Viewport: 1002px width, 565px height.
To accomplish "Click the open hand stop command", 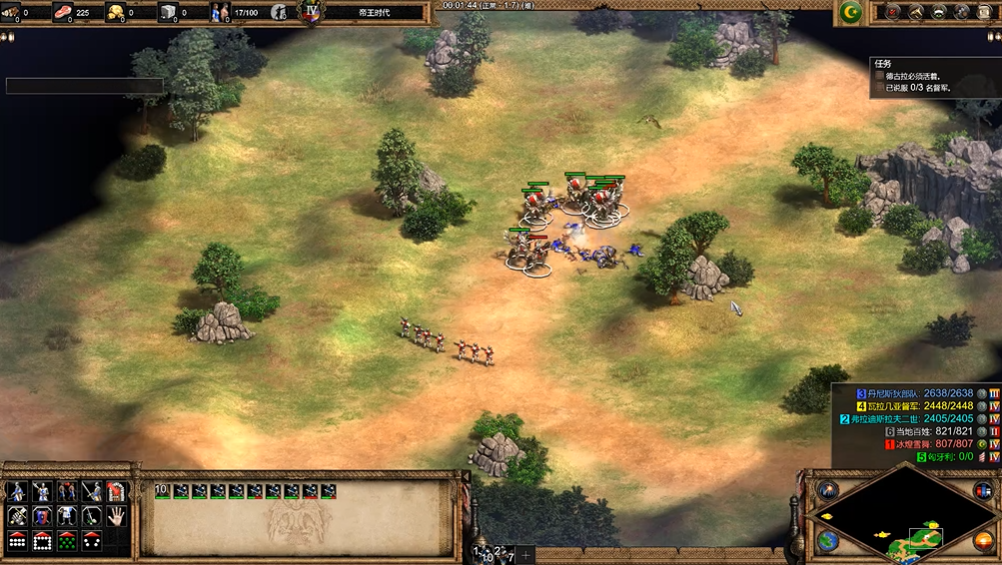I will coord(116,516).
